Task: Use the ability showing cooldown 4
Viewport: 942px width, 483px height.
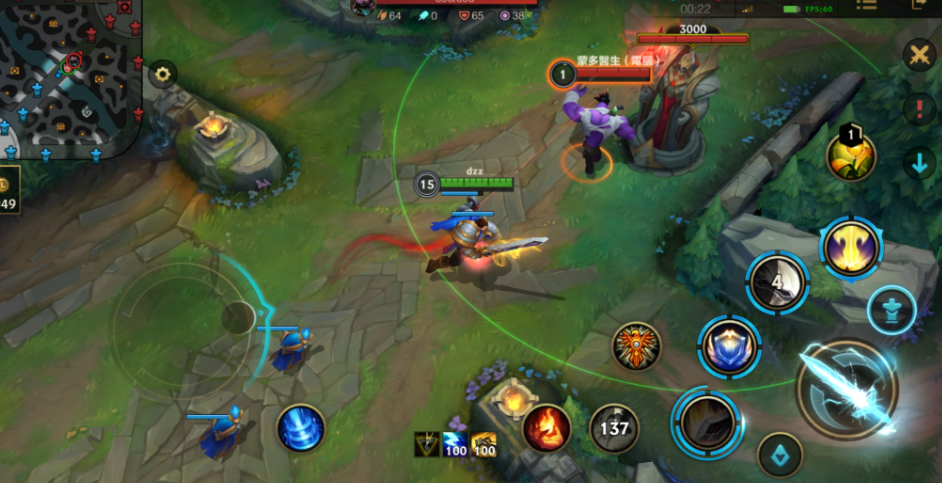Action: [778, 282]
